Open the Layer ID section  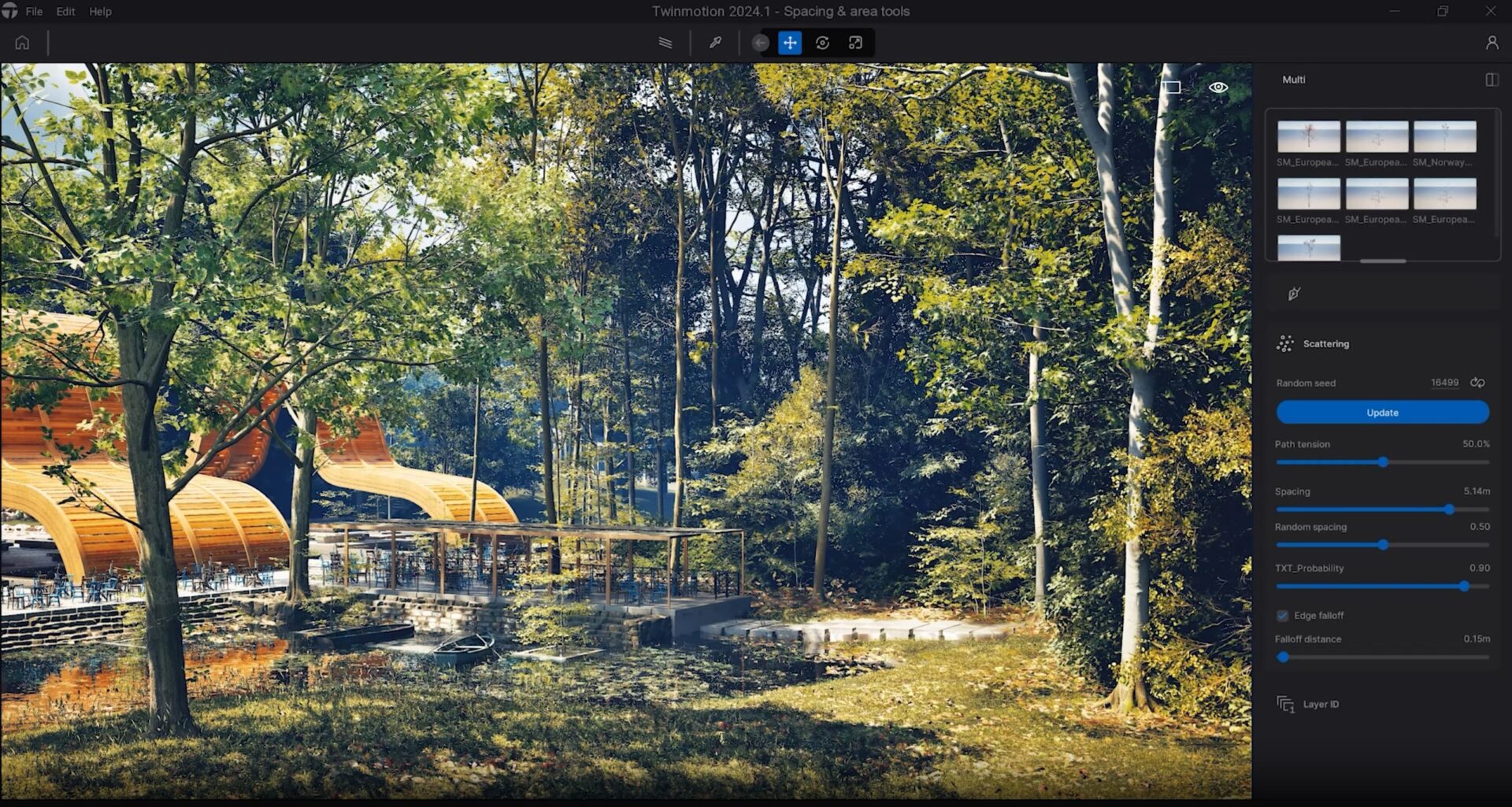(x=1321, y=705)
